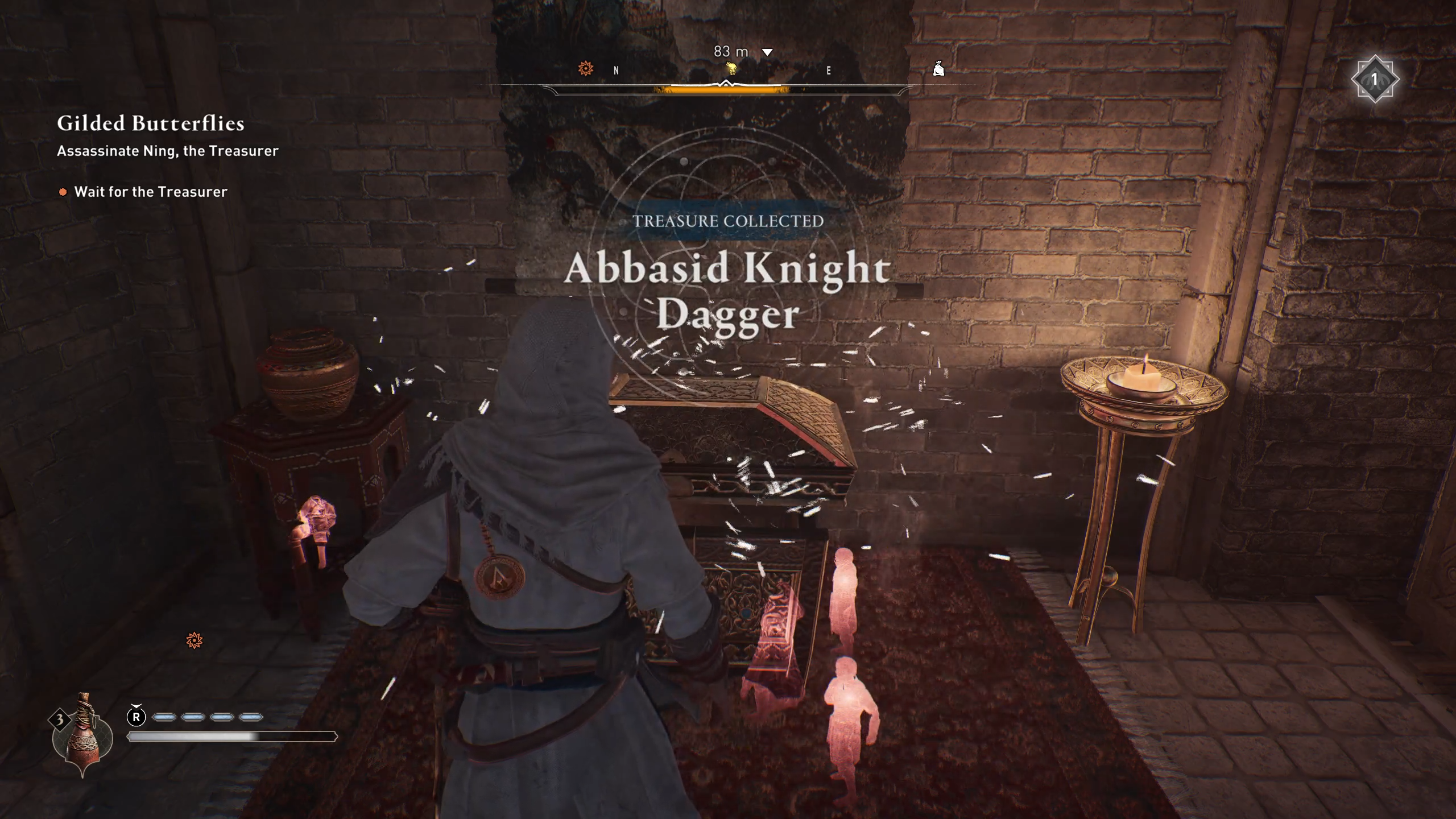
Task: Click the Wait for the Treasurer objective text
Action: coord(151,192)
